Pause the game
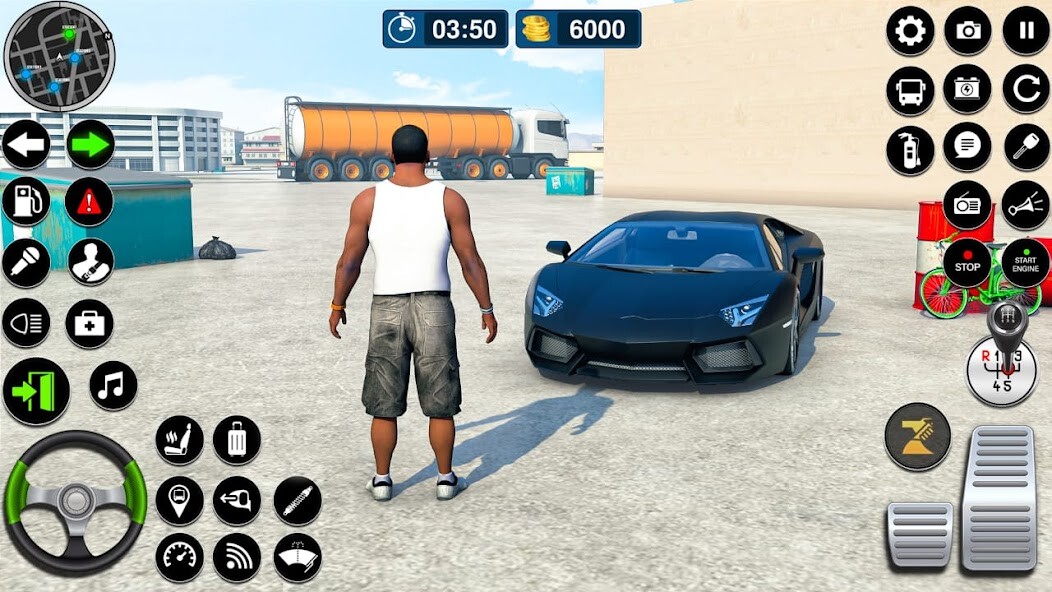1052x592 pixels. (1026, 31)
